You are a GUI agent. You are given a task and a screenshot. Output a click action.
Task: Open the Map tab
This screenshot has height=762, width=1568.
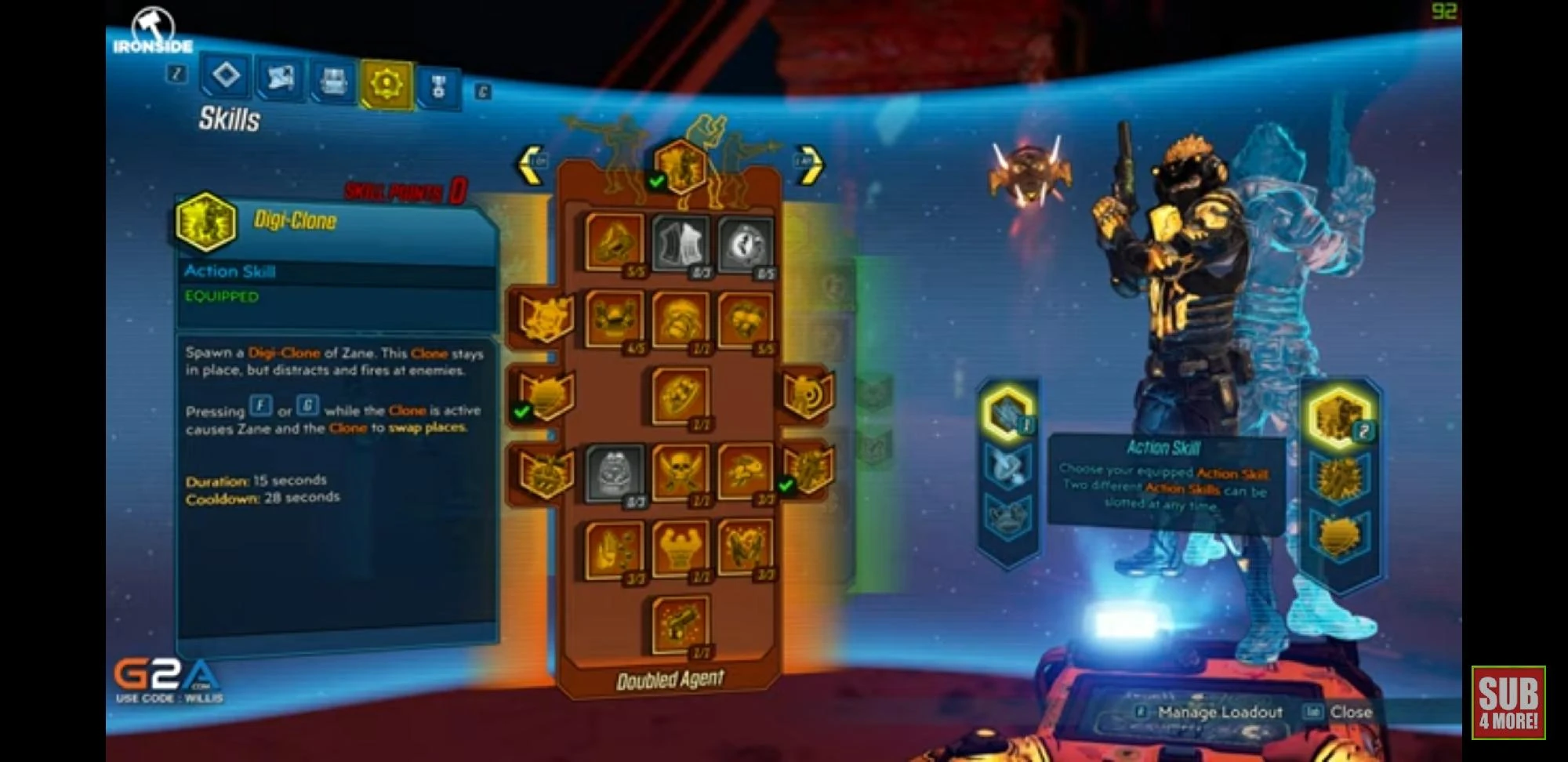281,78
